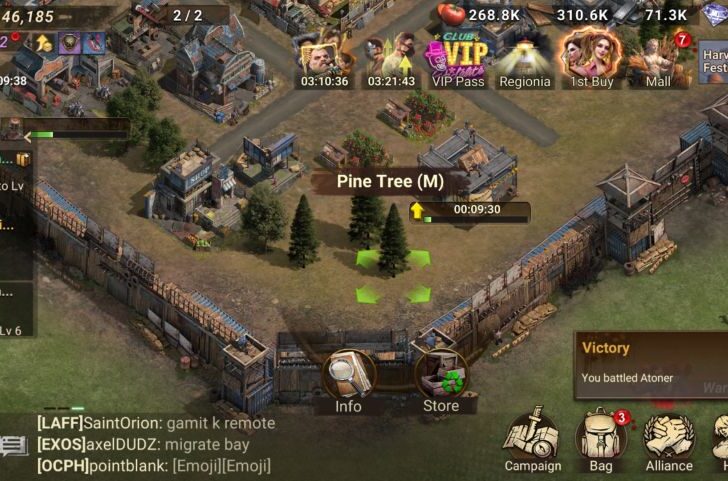Open the Bag inventory
Screen dimensions: 728x481
click(602, 440)
